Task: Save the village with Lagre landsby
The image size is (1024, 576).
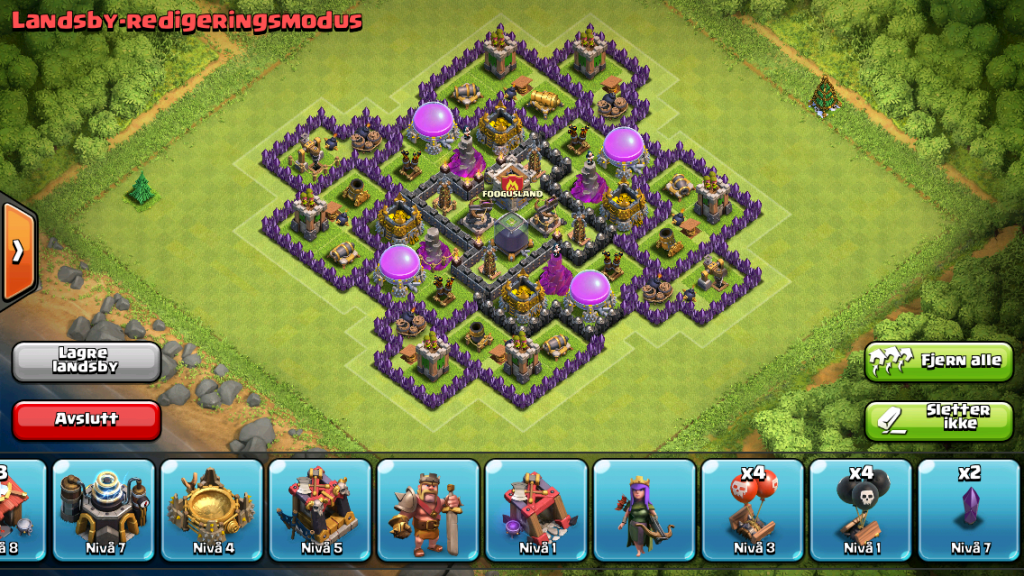Action: click(87, 361)
